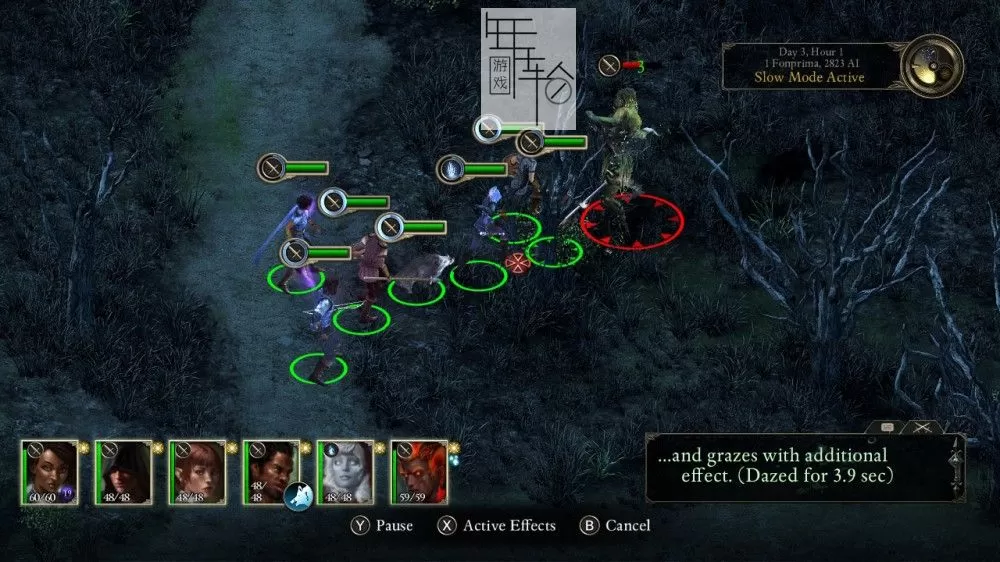Switch to the combat log crossed-swords tab
Screen dimensions: 1000x562
923,428
